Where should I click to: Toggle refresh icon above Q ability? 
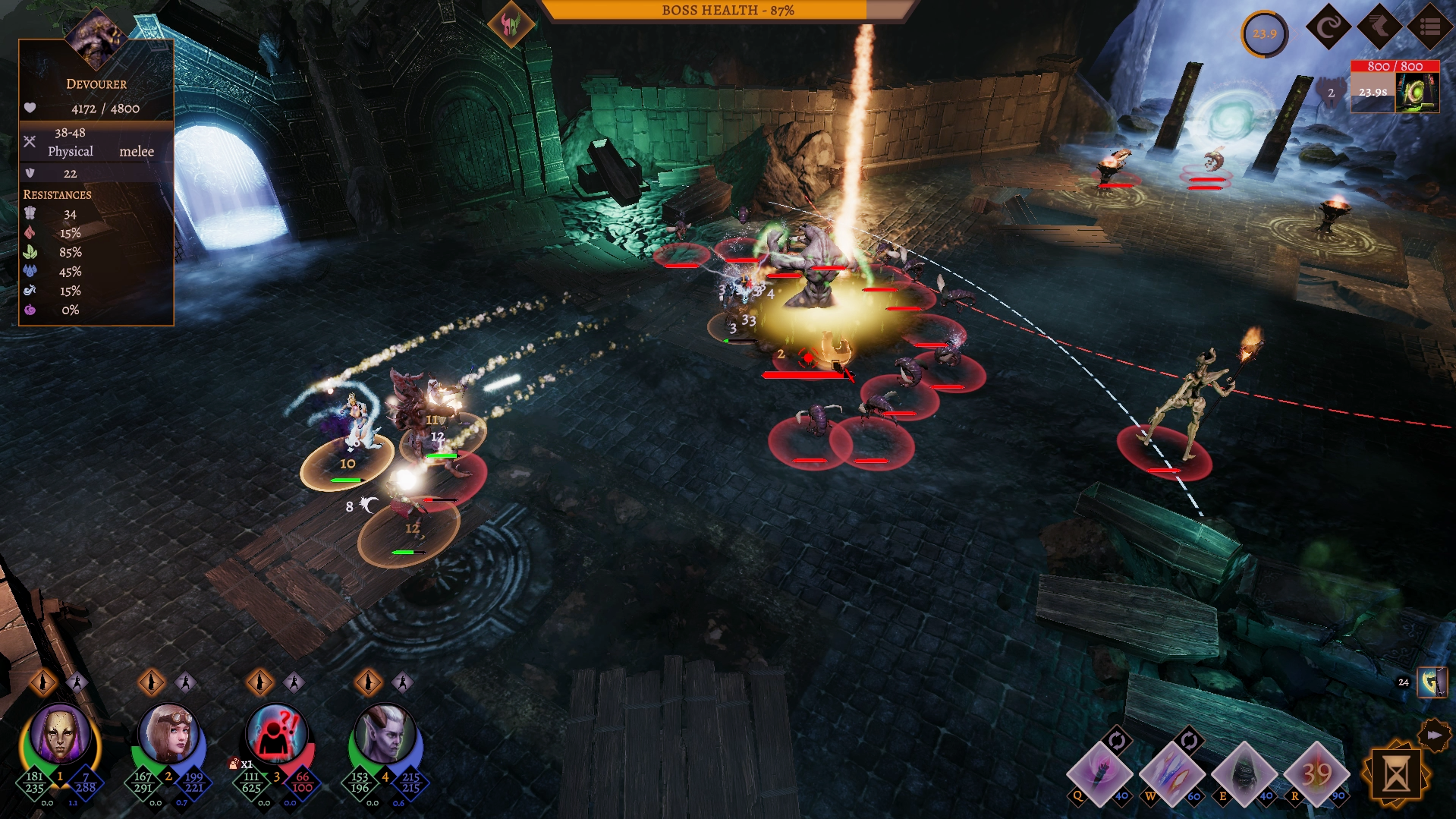(x=1117, y=740)
